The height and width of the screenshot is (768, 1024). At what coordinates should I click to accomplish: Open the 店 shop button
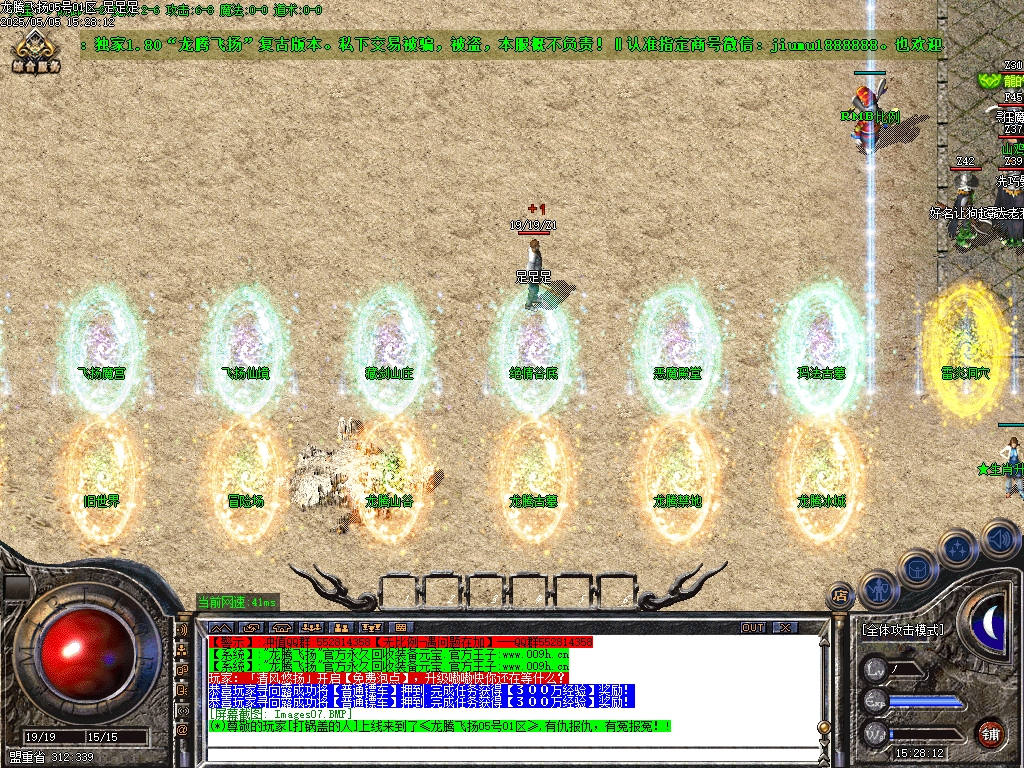841,597
